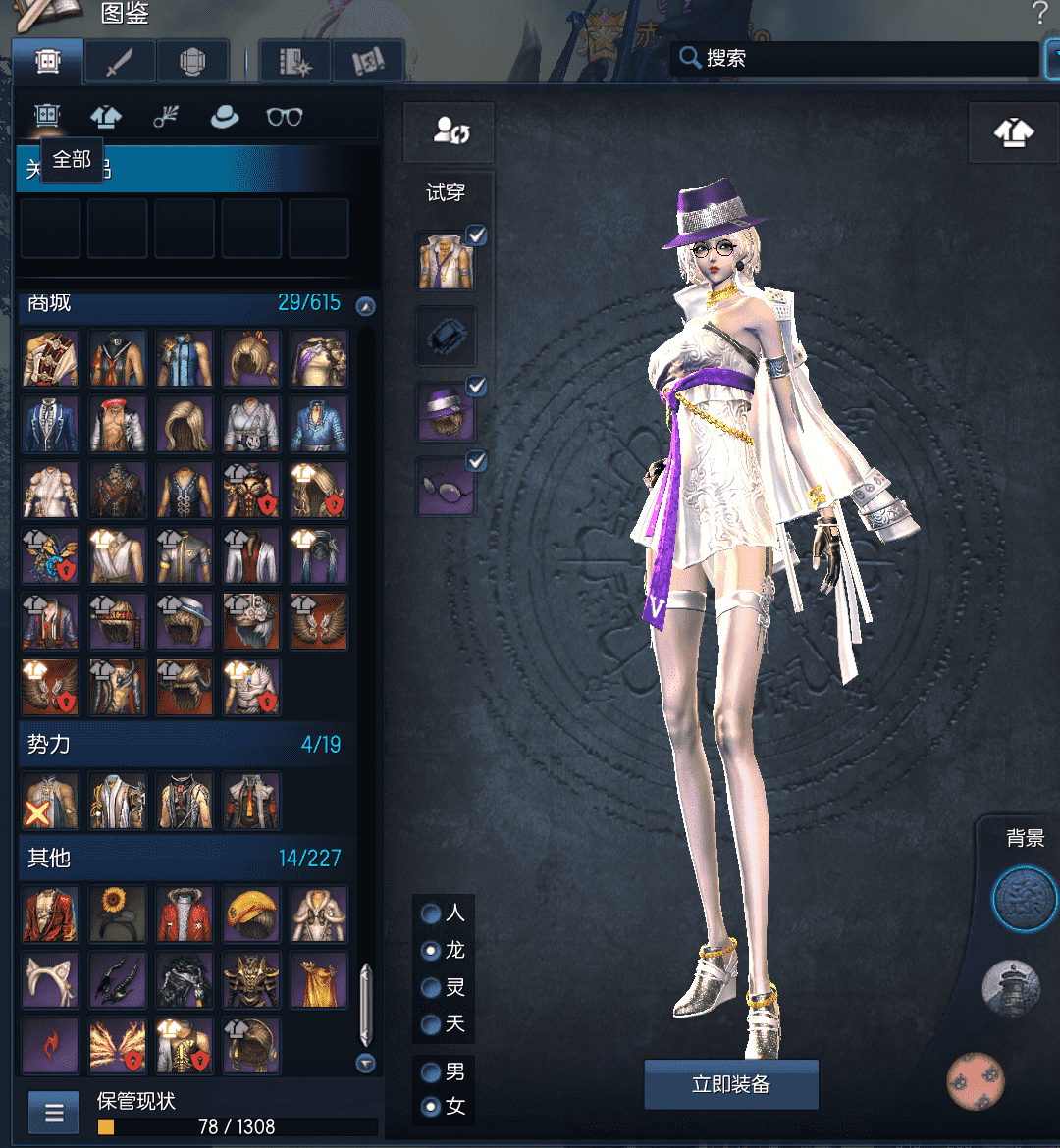Click the 立即装备 equip button
The height and width of the screenshot is (1148, 1060).
730,1084
